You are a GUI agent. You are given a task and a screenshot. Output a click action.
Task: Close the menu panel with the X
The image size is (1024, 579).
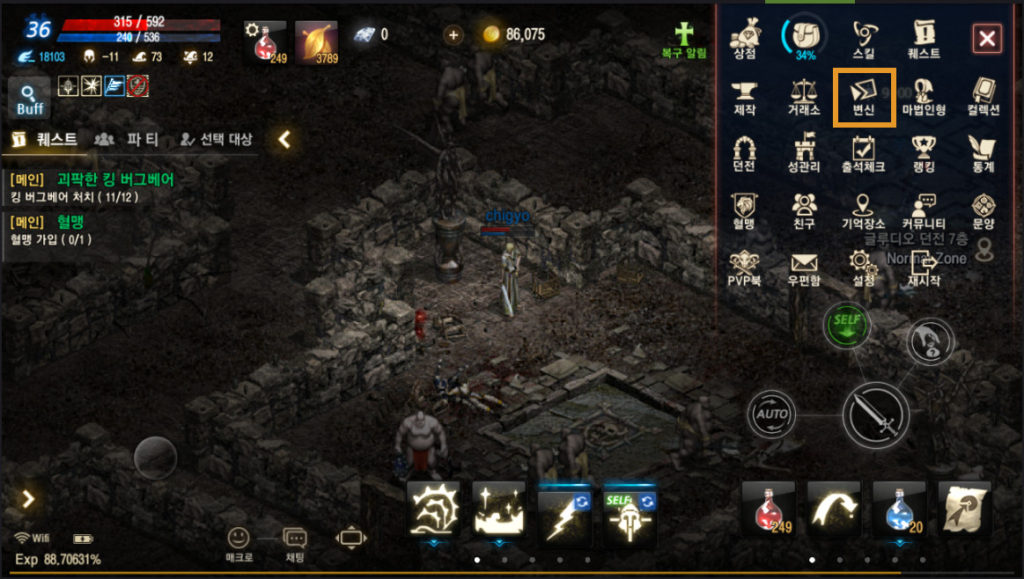tap(987, 39)
